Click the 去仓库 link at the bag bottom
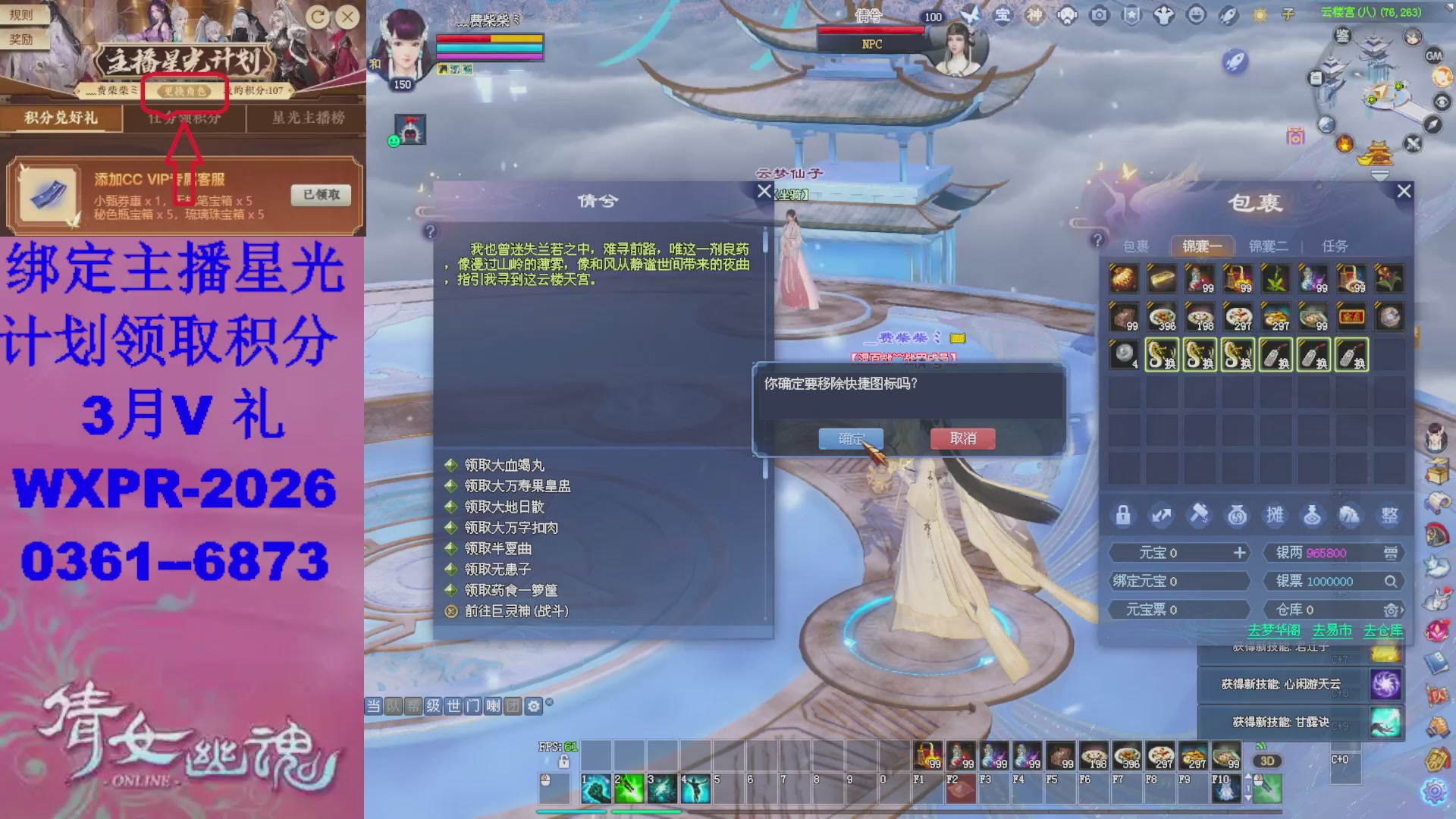 tap(1383, 629)
